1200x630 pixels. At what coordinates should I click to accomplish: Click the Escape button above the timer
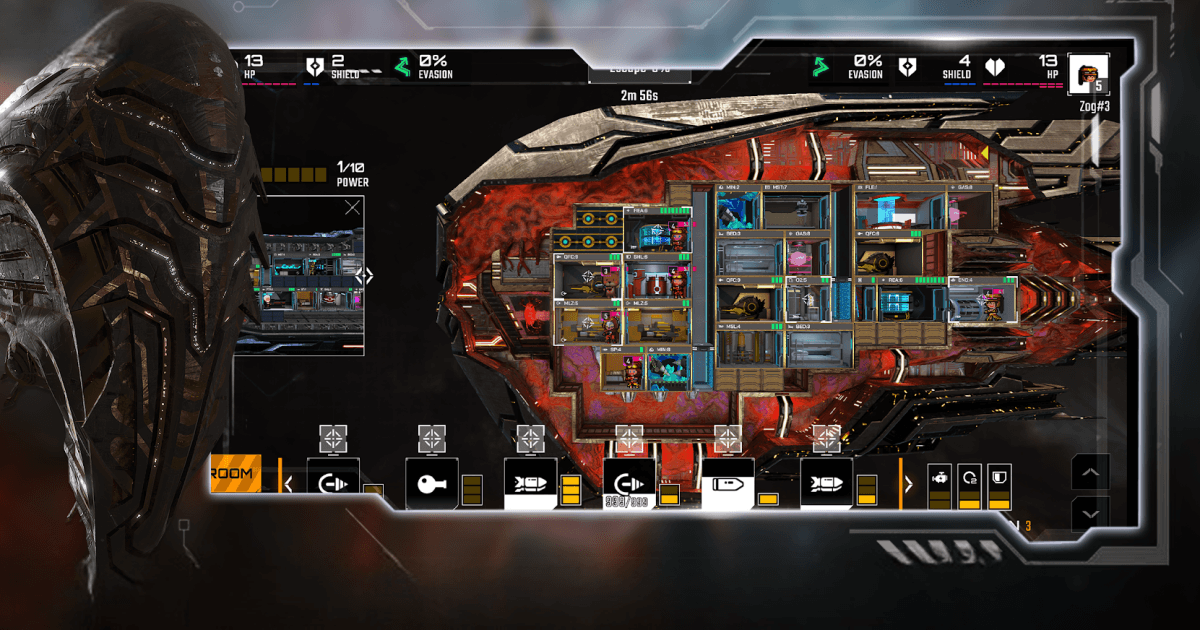click(x=639, y=70)
